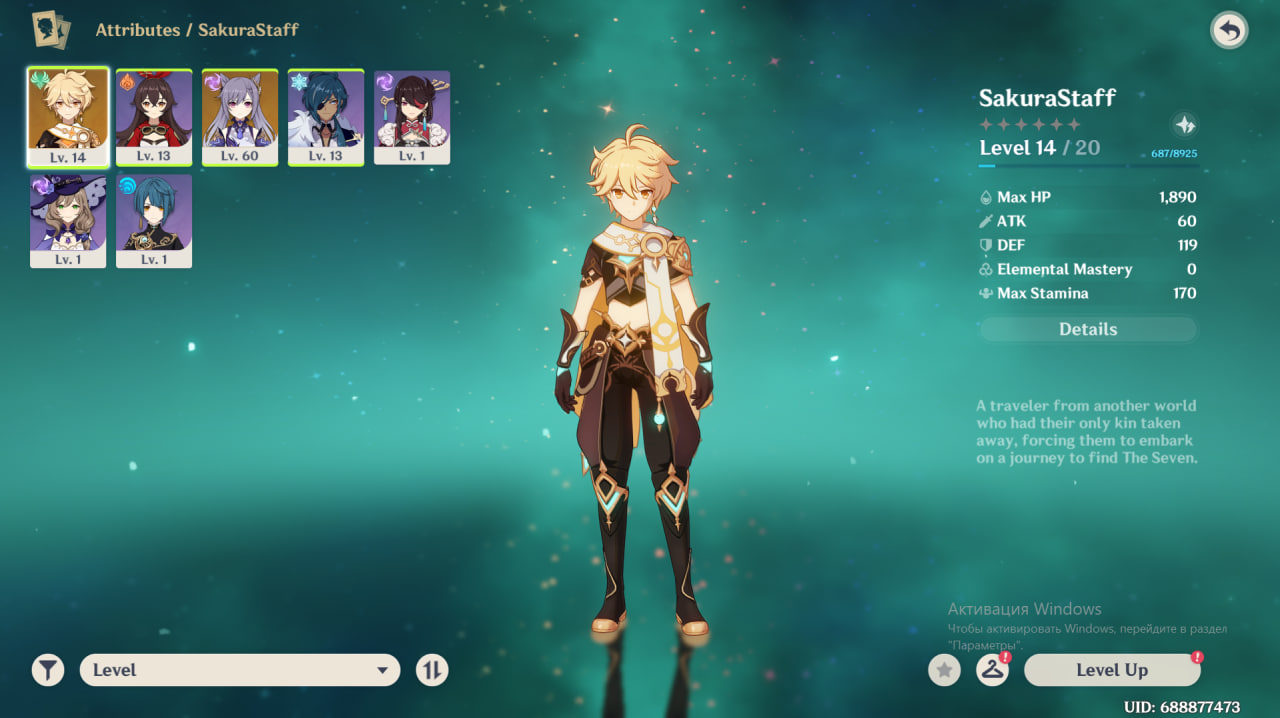Choose Amber's Lv. 13 portrait
The image size is (1280, 718).
[x=154, y=117]
